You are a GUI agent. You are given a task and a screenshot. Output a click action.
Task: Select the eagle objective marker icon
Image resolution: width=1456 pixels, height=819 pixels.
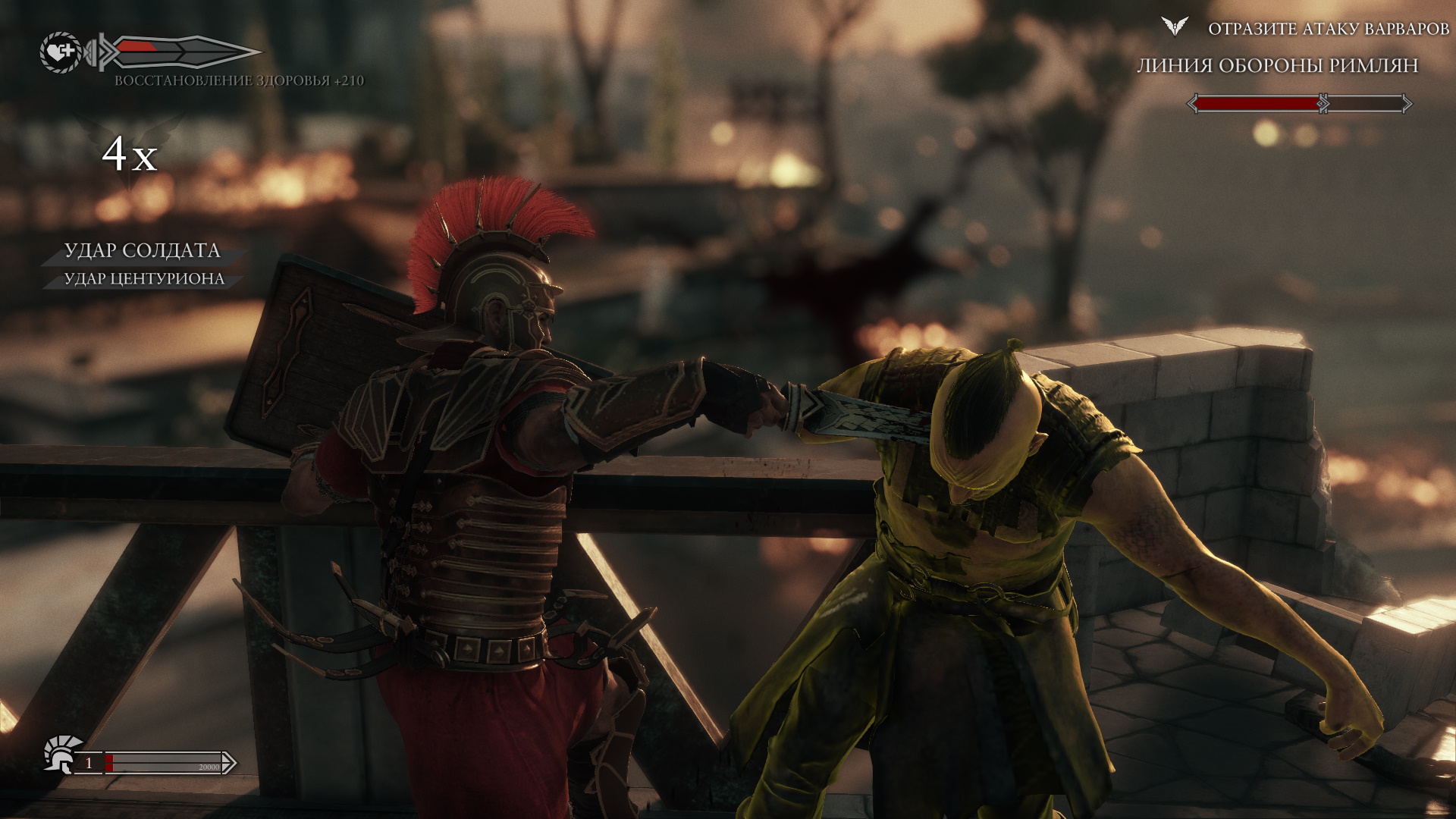(x=1174, y=27)
